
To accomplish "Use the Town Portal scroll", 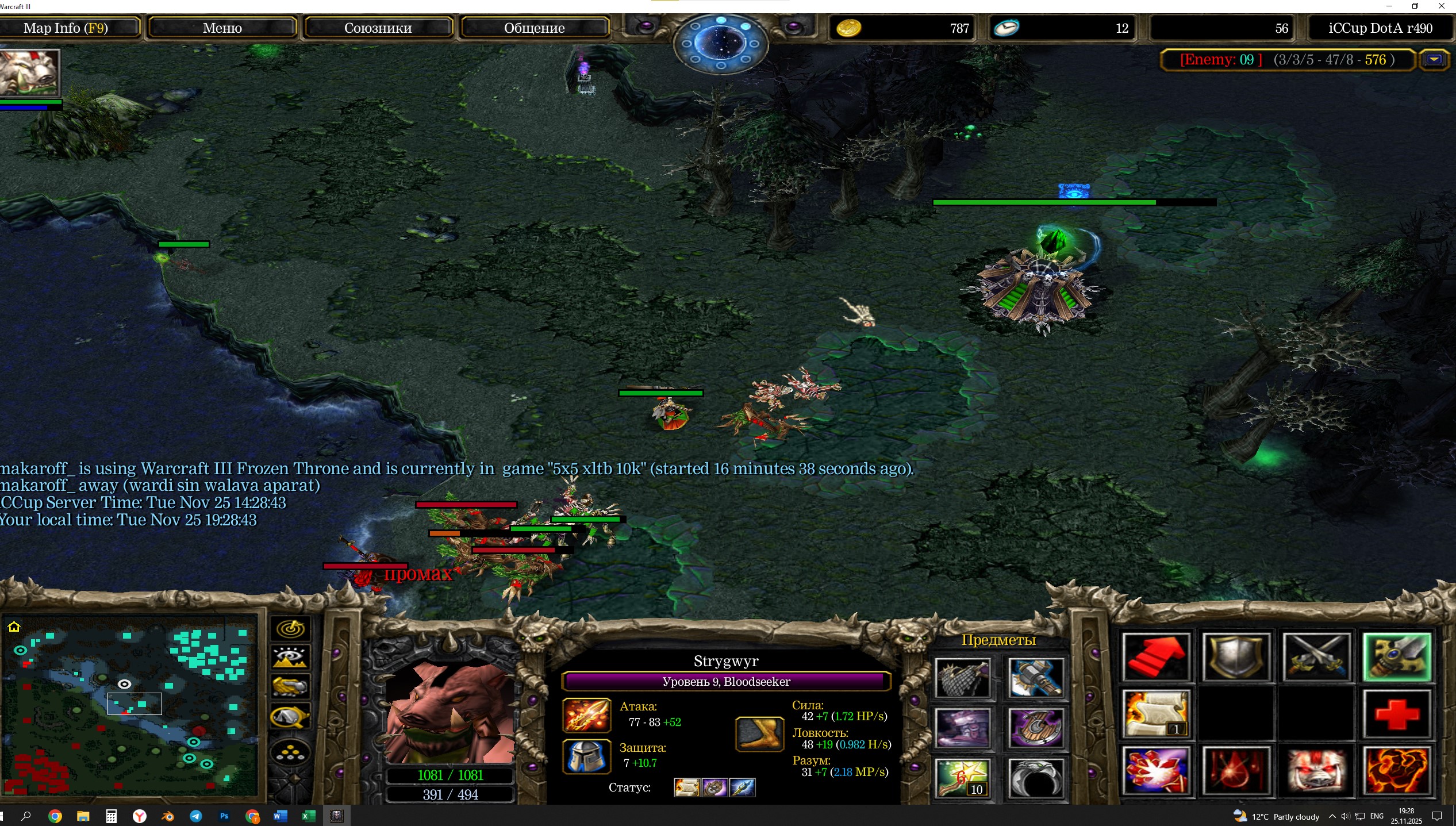I will click(1156, 714).
